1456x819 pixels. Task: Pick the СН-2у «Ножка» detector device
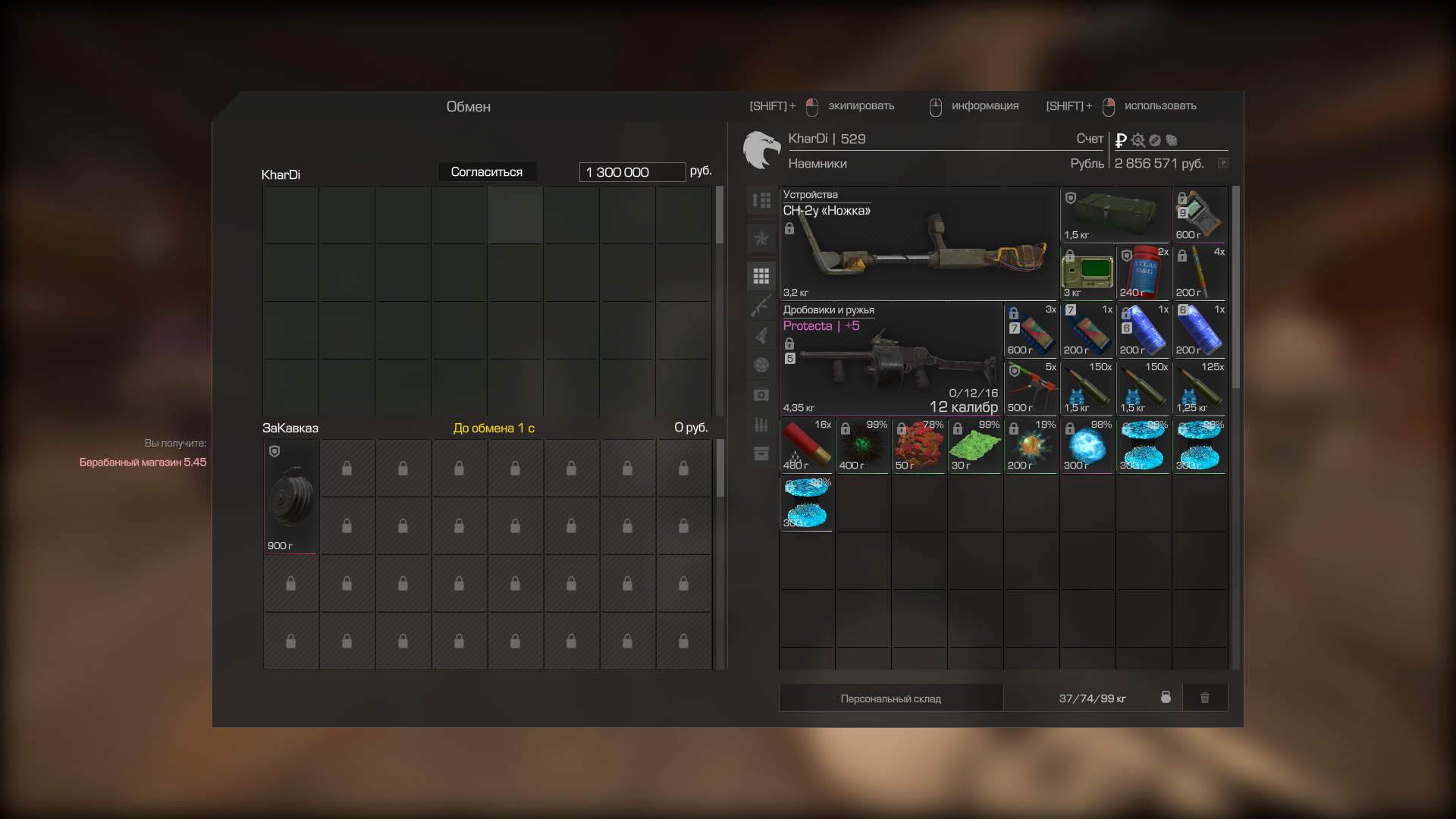[x=919, y=244]
